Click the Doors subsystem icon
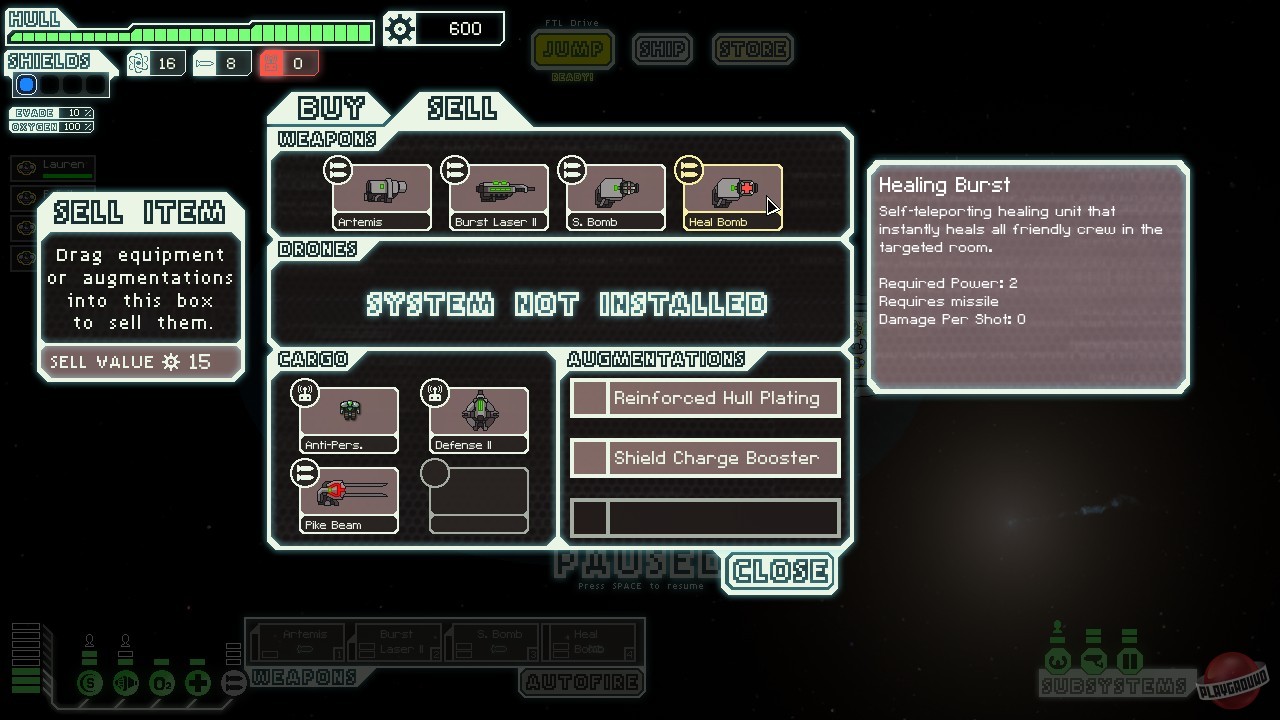The height and width of the screenshot is (720, 1280). (x=1128, y=661)
